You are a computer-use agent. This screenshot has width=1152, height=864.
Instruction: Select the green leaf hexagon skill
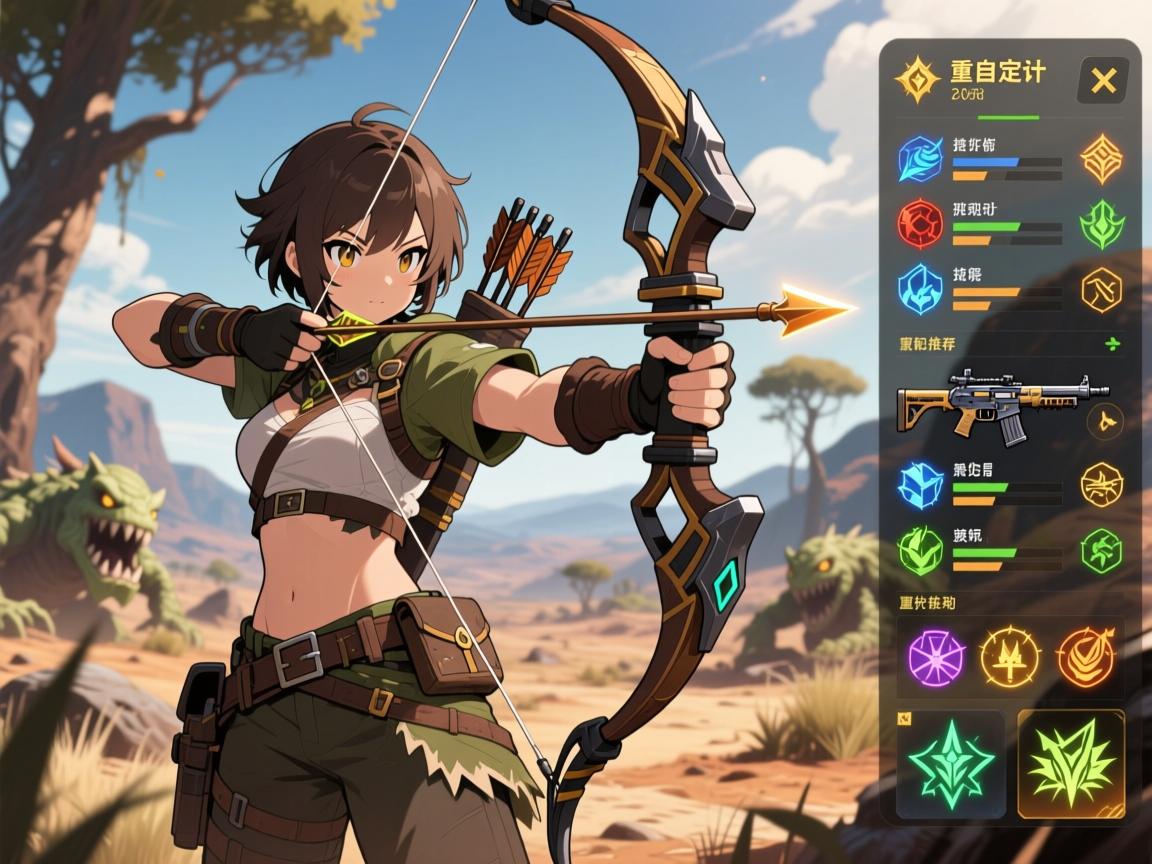[x=920, y=549]
